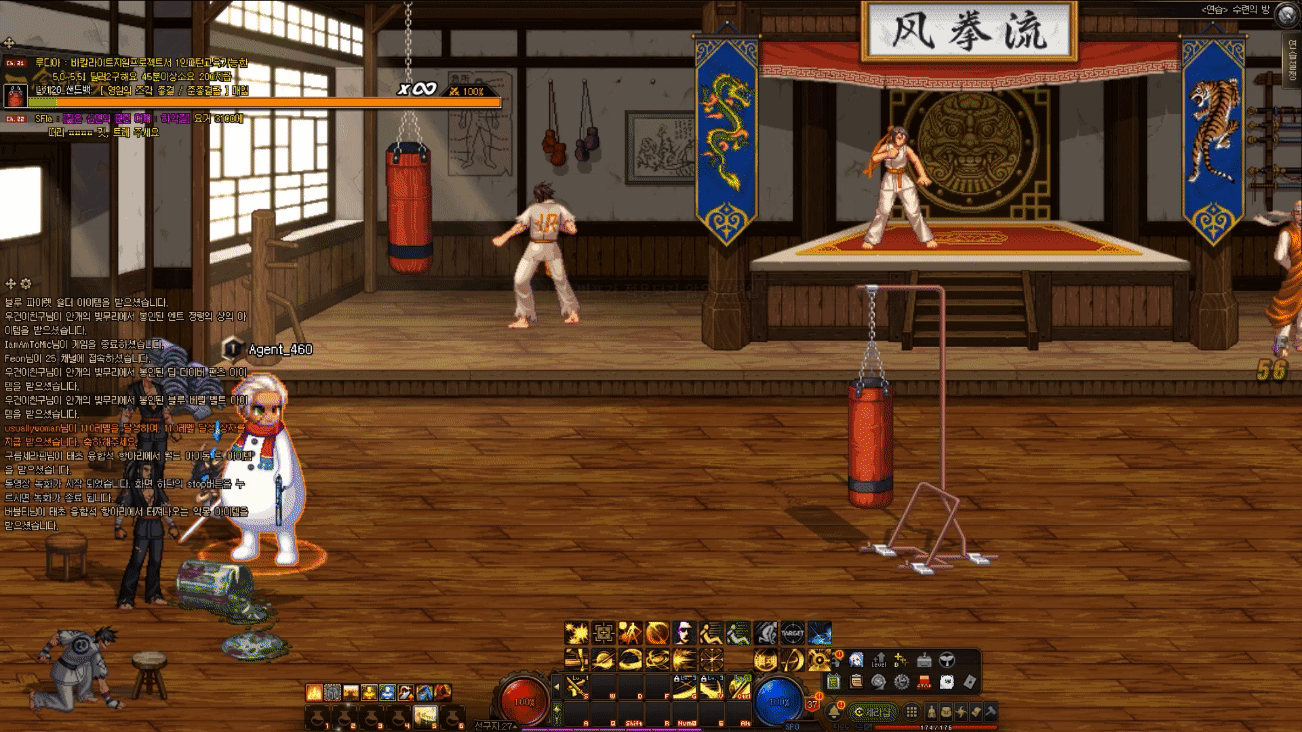Click the sunglasses face skill icon
The width and height of the screenshot is (1302, 732).
click(x=684, y=632)
